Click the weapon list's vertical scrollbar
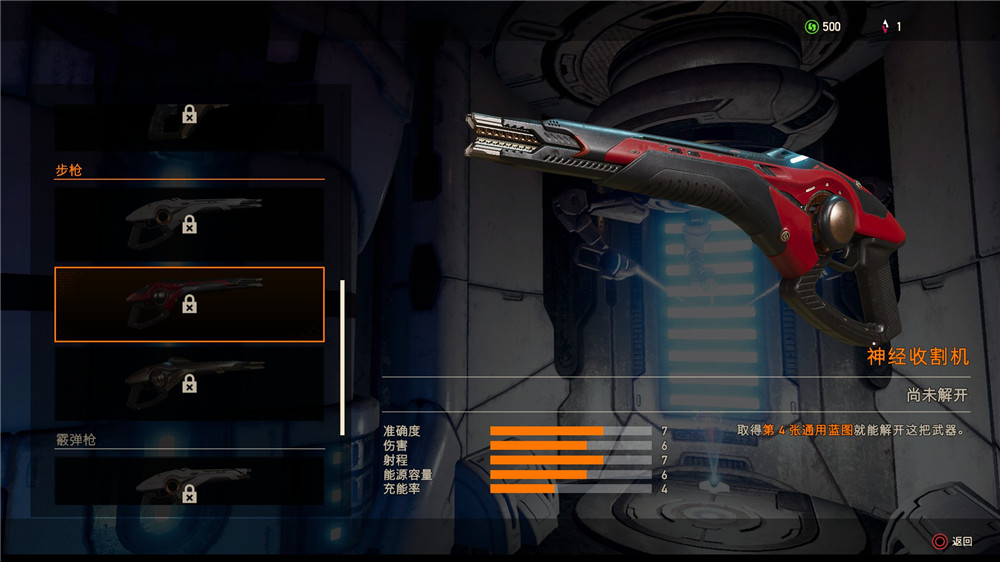The width and height of the screenshot is (1000, 562). pyautogui.click(x=342, y=357)
